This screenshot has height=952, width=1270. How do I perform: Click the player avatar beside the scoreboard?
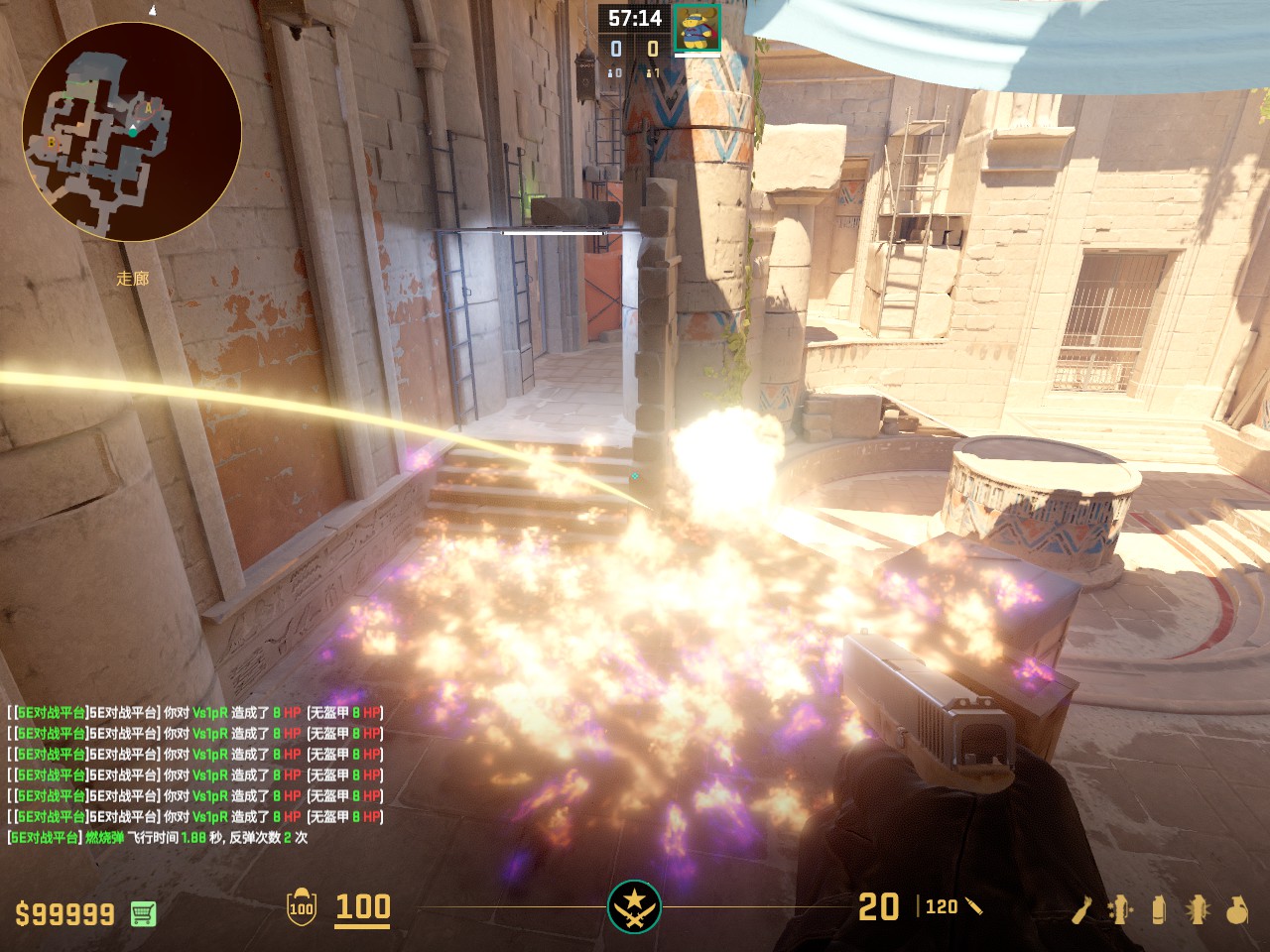point(697,28)
